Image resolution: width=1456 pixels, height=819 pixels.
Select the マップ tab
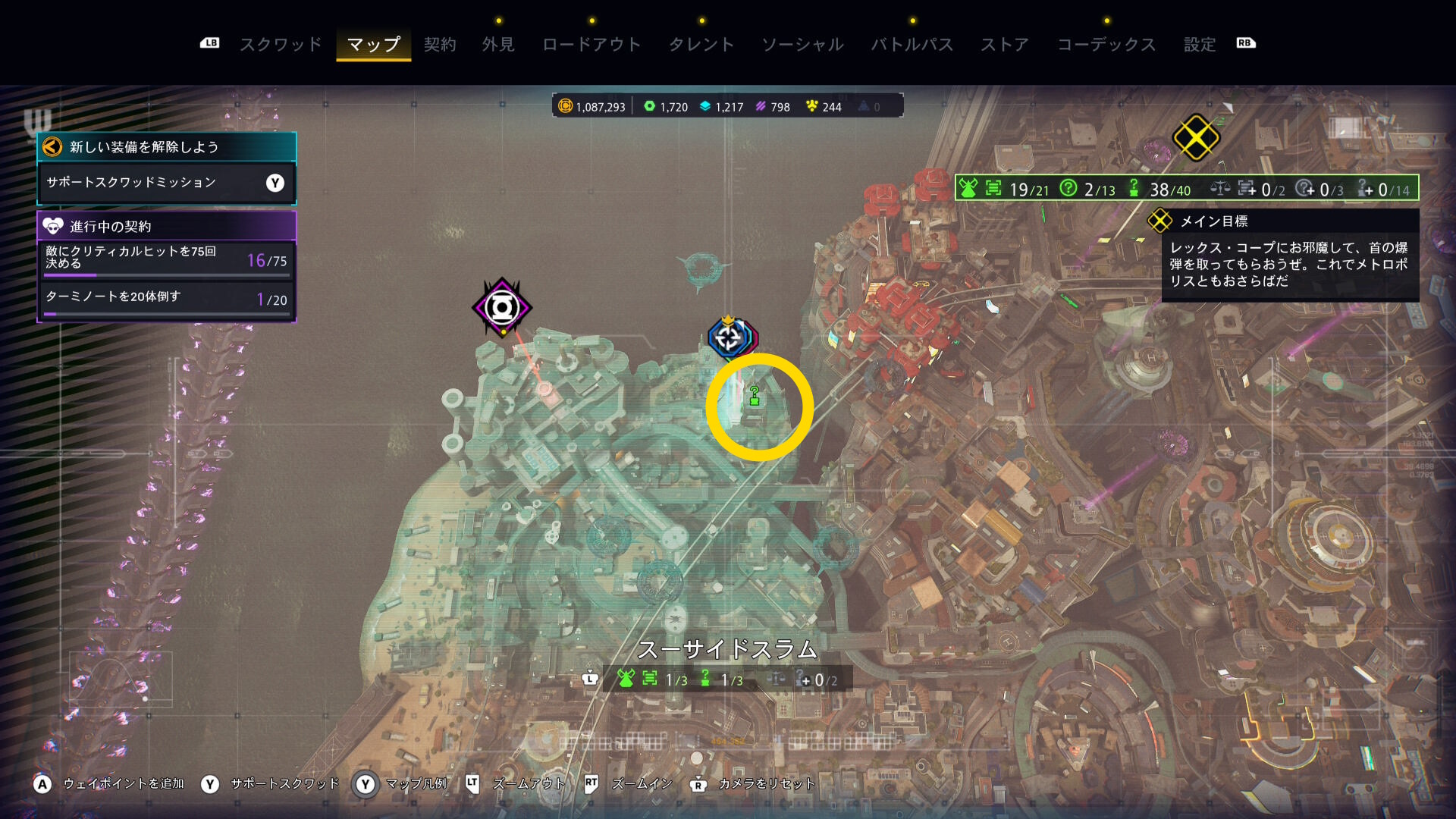point(373,45)
